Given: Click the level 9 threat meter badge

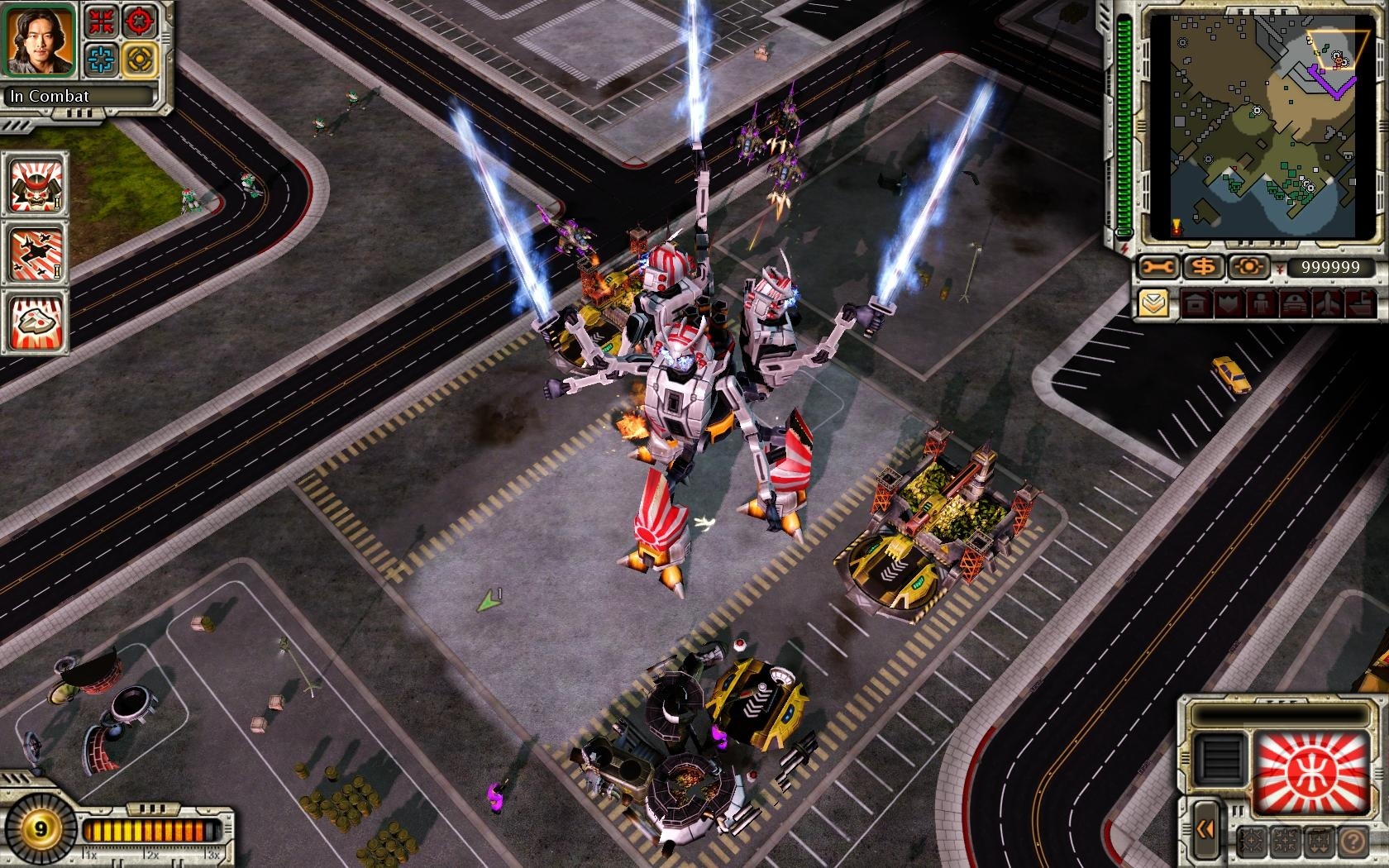Looking at the screenshot, I should coord(39,829).
